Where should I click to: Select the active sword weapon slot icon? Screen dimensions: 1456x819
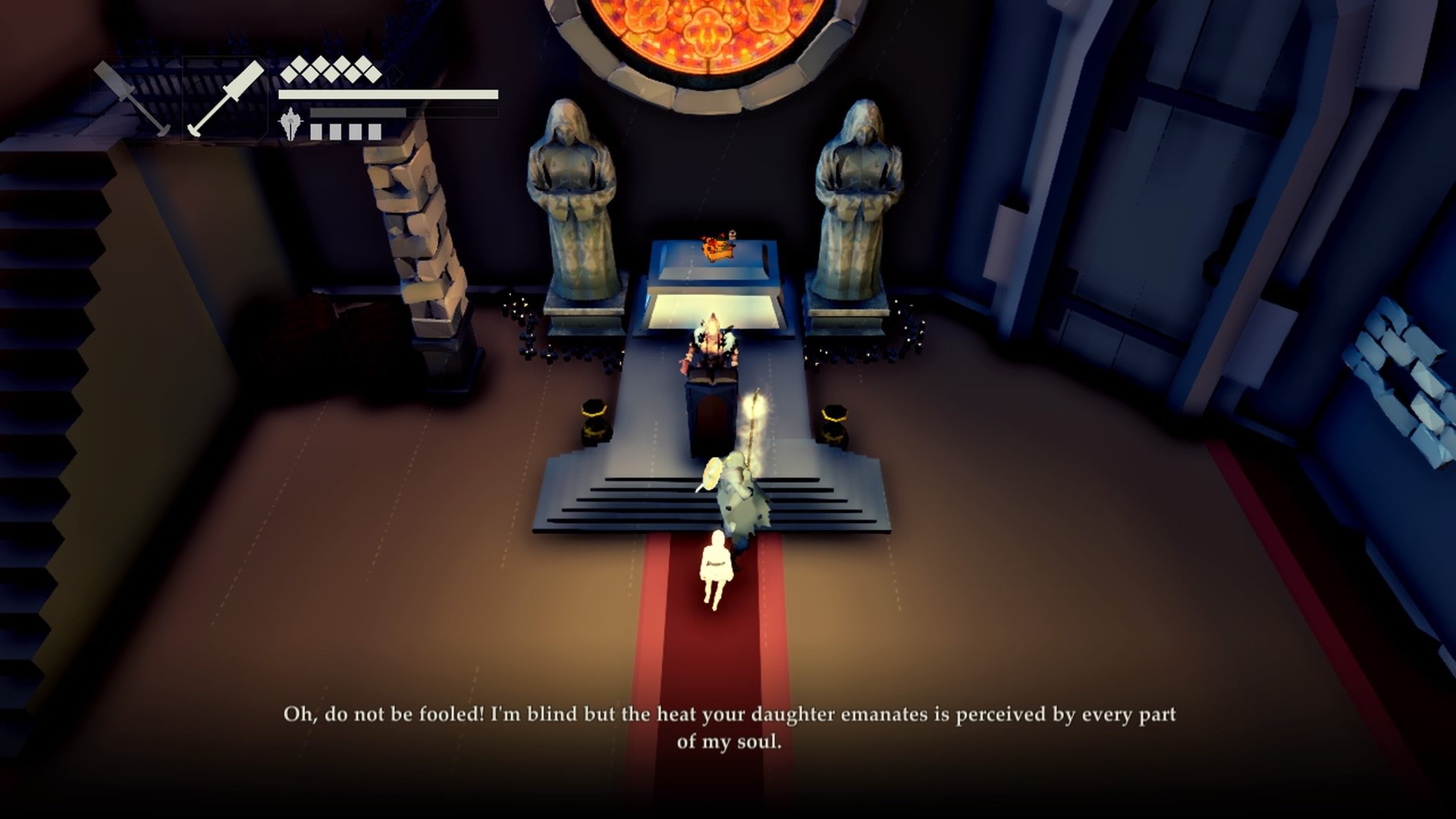coord(227,98)
